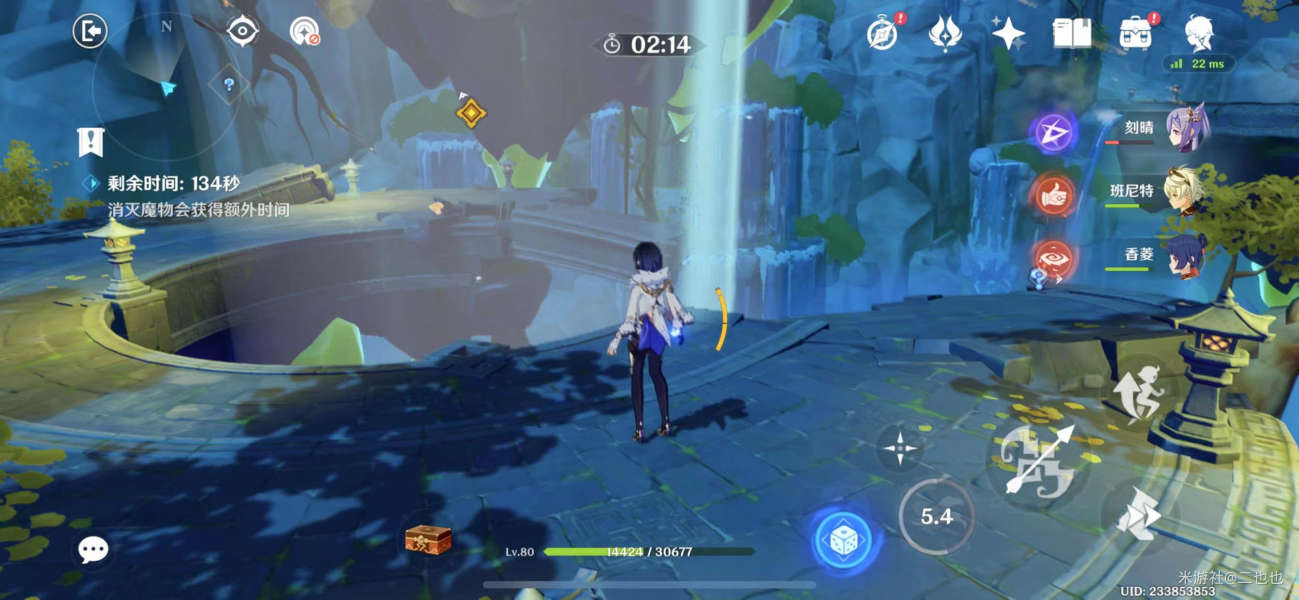Open the inventory backpack
Image resolution: width=1299 pixels, height=600 pixels.
coord(1135,33)
